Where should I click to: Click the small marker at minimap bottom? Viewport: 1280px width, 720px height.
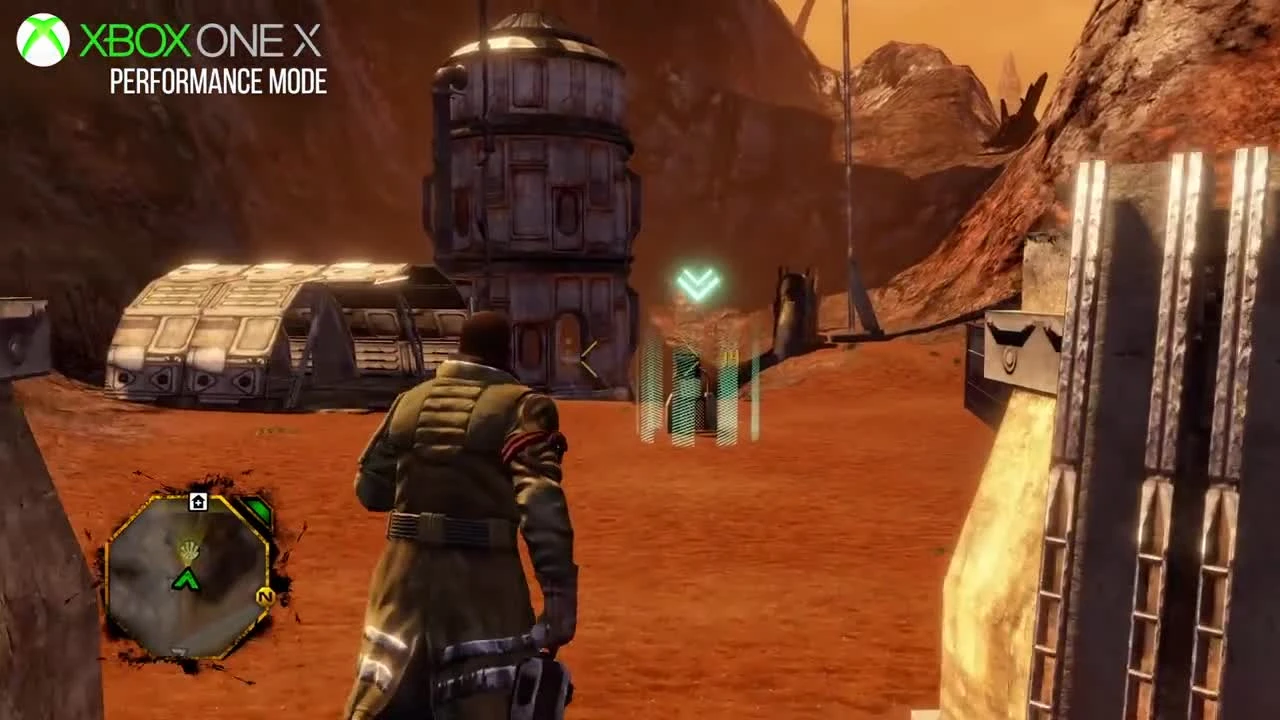coord(178,648)
